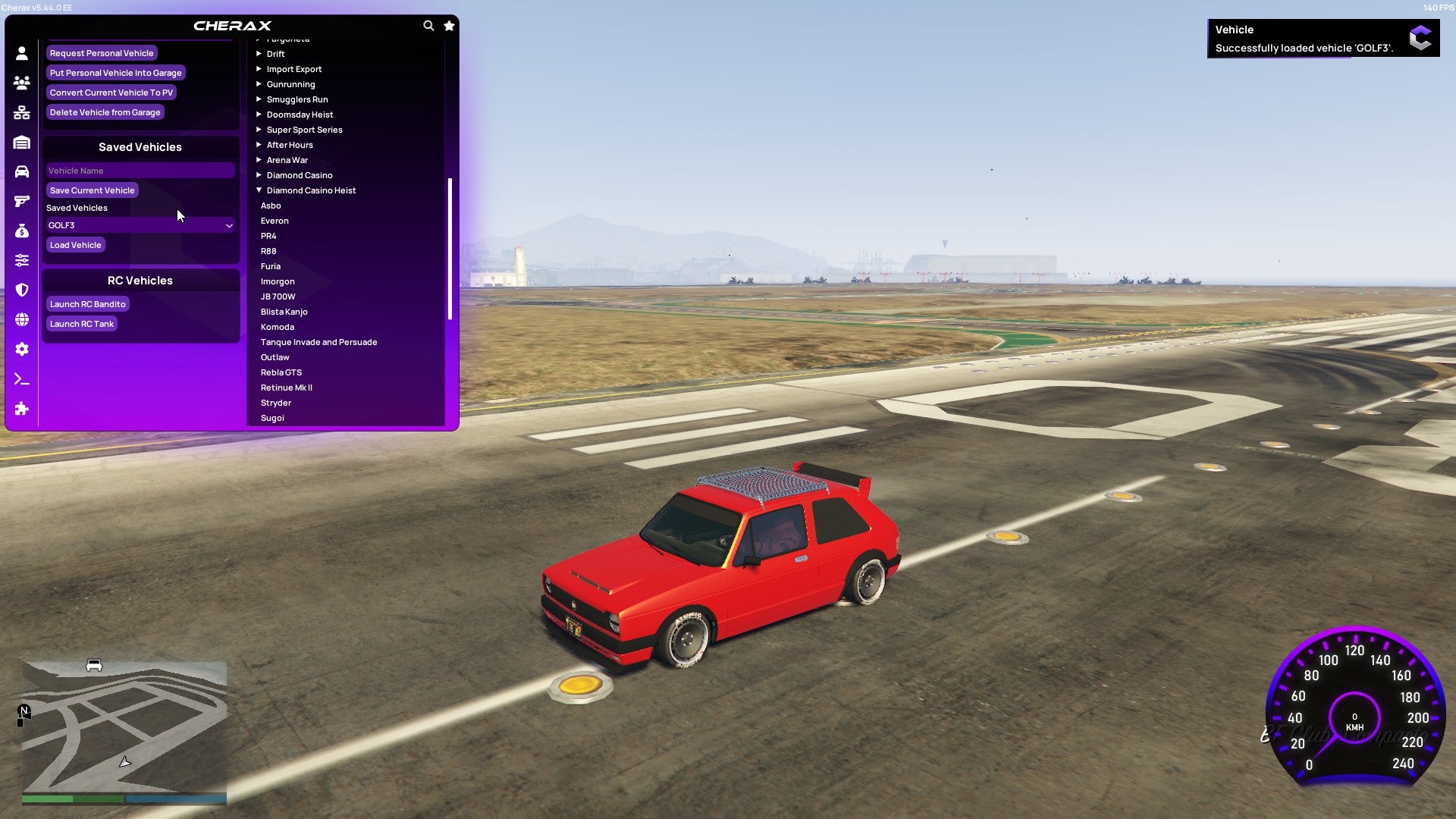Open the Lua console terminal icon

pyautogui.click(x=22, y=379)
